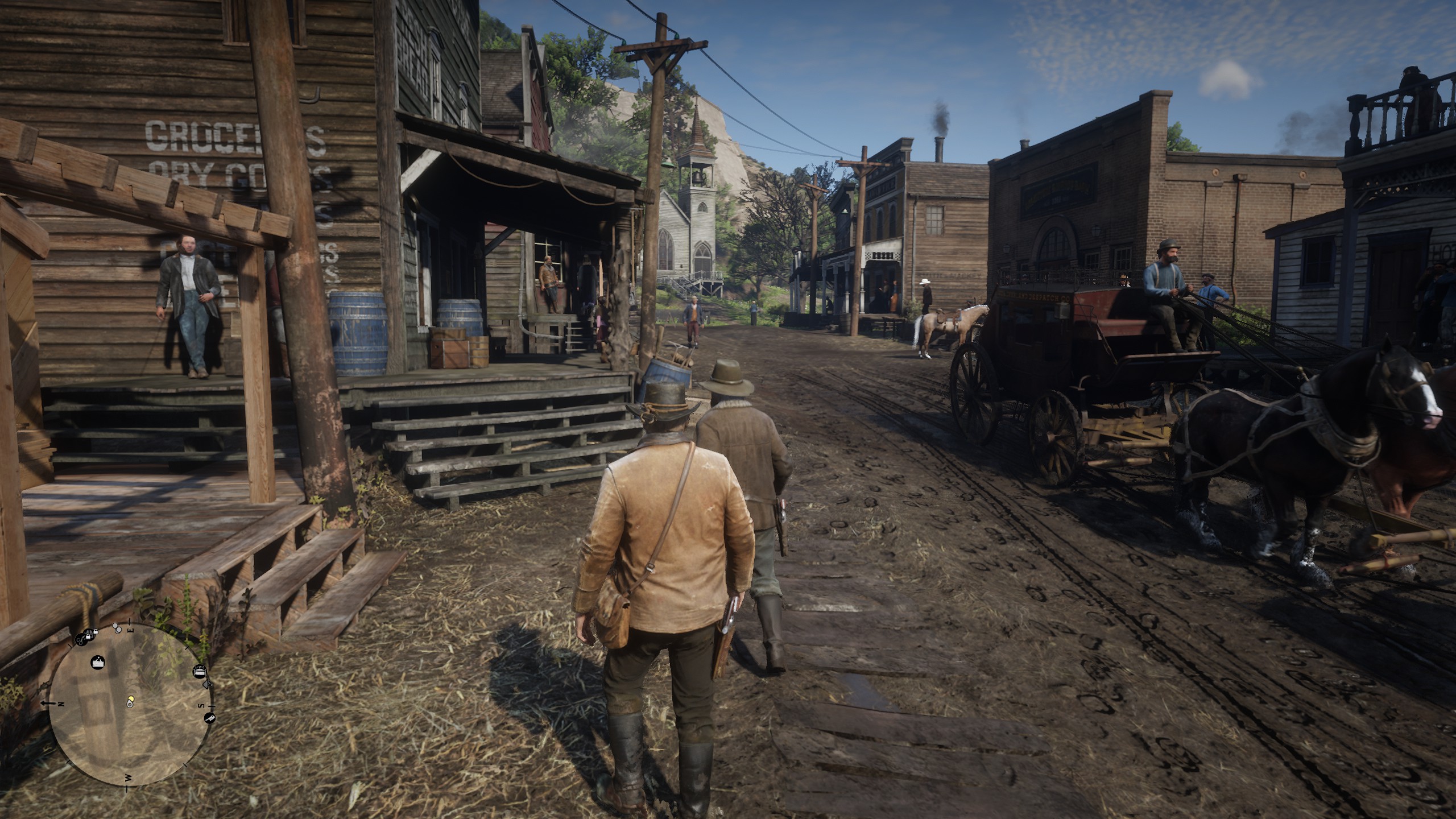The width and height of the screenshot is (1456, 819).
Task: Select the yellow companion dot on minimap
Action: click(131, 698)
